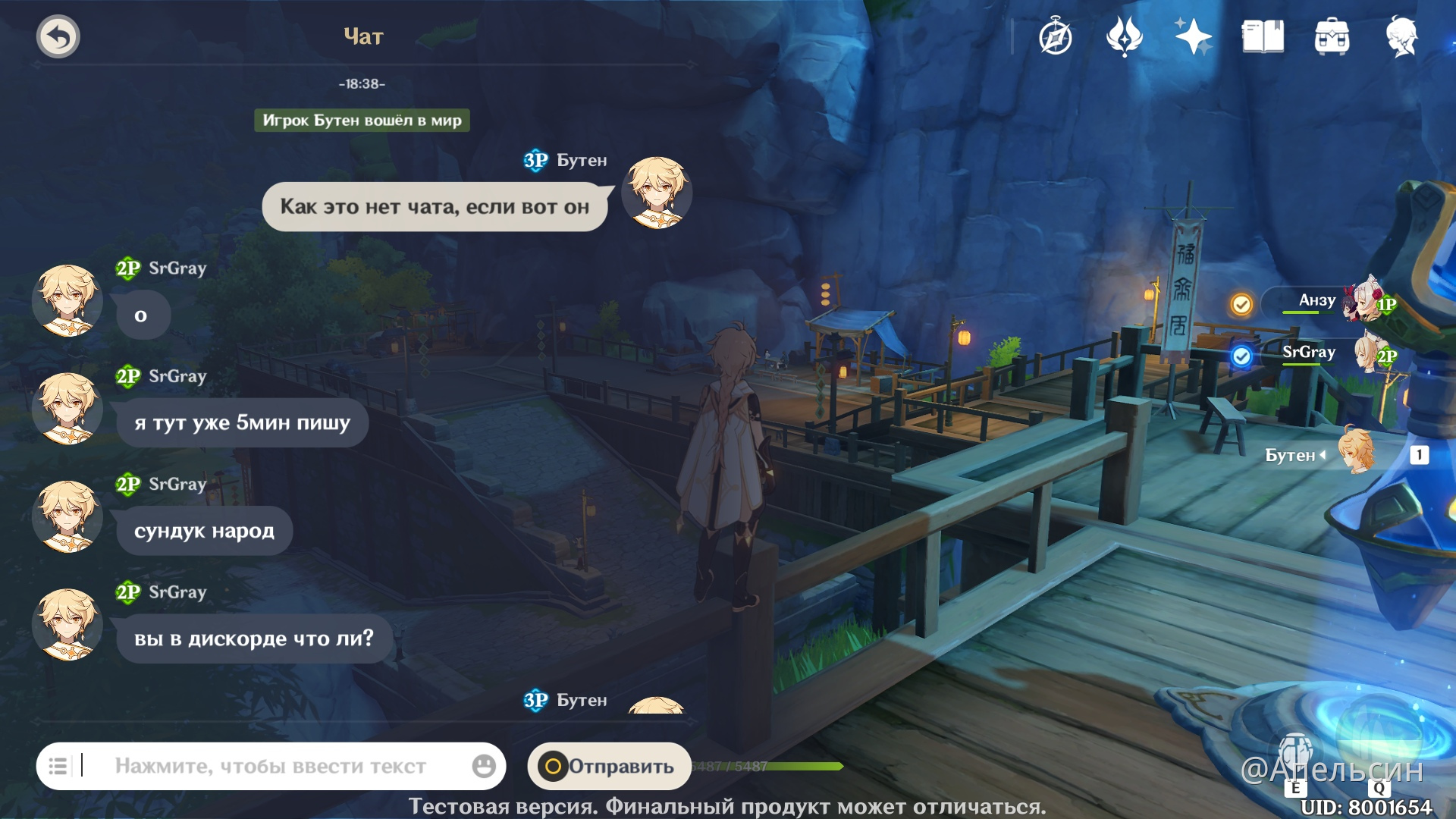Click SrGray's avatar beside 'сундук народ'
Viewport: 1456px width, 819px height.
click(x=67, y=518)
